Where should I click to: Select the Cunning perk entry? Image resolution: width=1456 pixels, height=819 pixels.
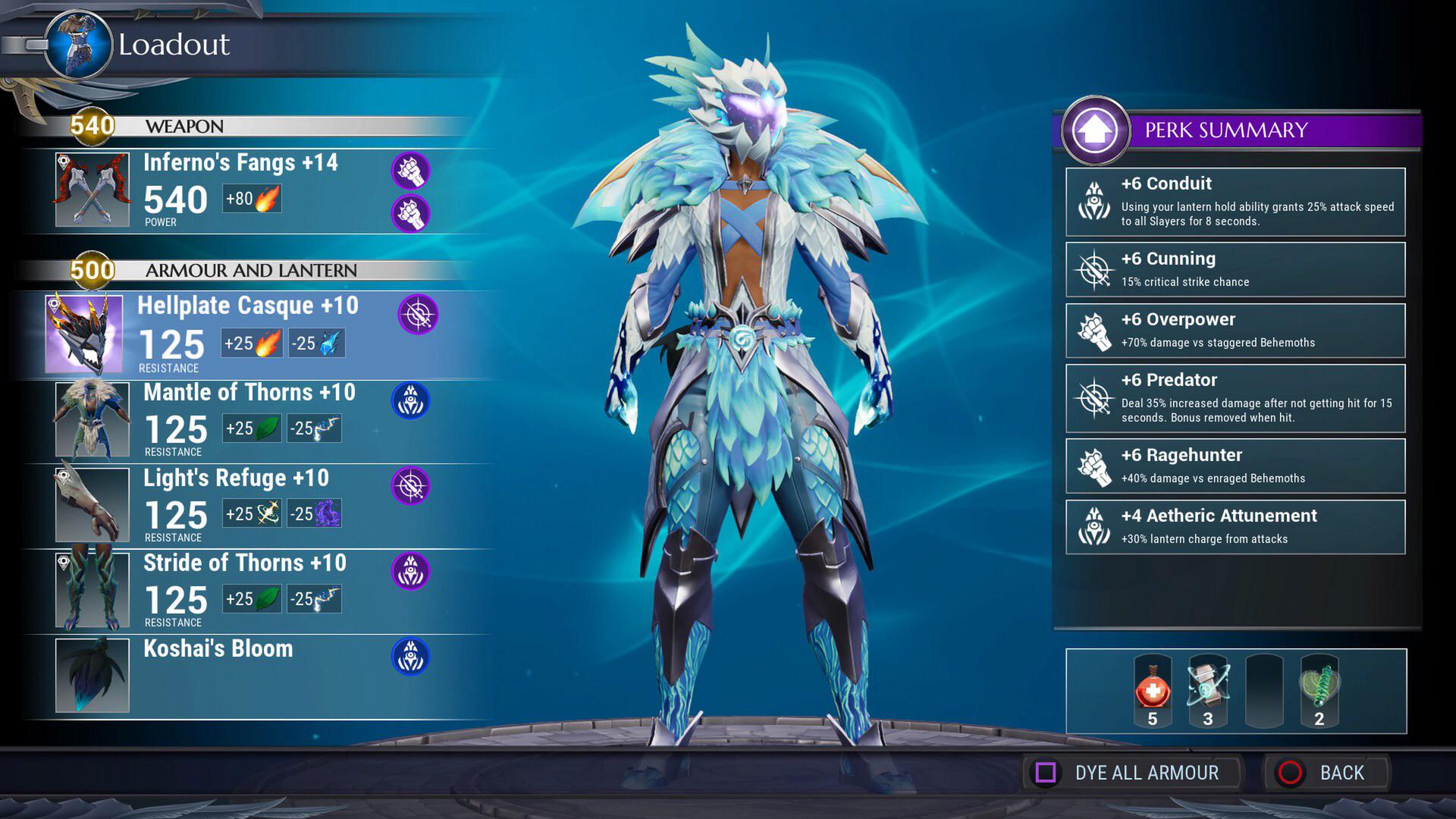pyautogui.click(x=1235, y=269)
